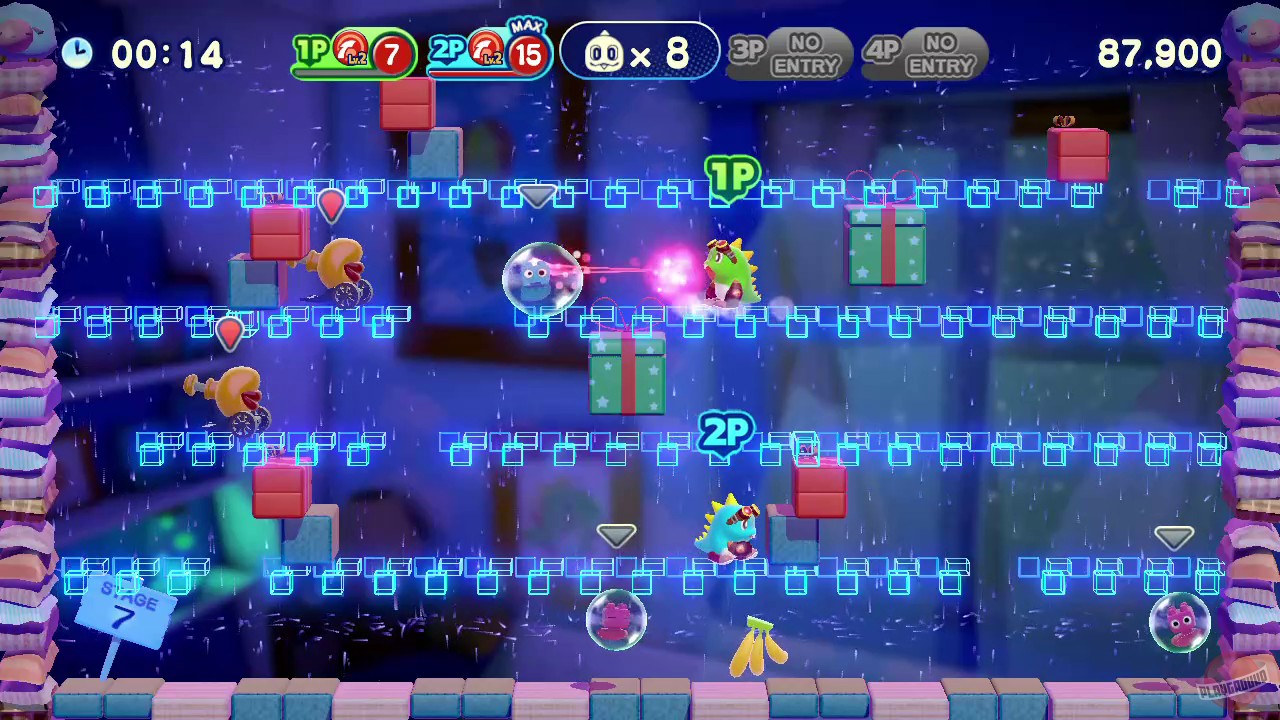The image size is (1280, 720).
Task: Click the 00:14 match timer
Action: pos(167,55)
